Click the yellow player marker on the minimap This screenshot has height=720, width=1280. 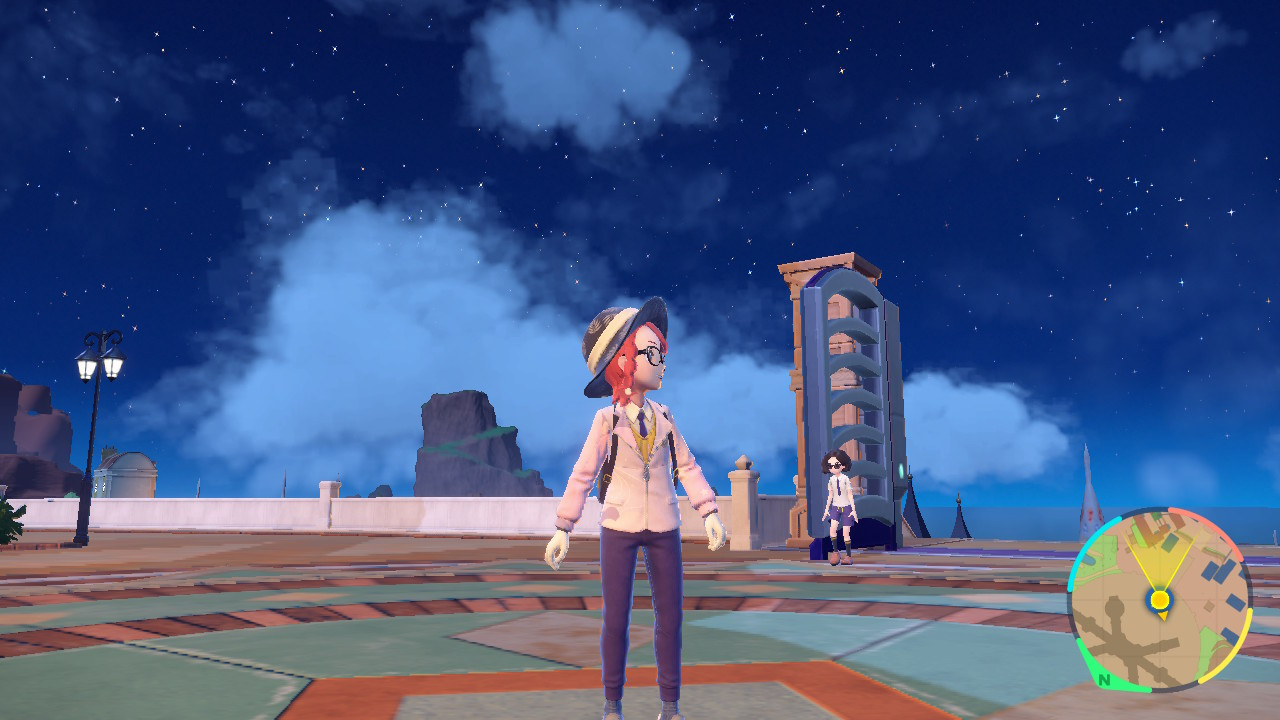coord(1160,598)
